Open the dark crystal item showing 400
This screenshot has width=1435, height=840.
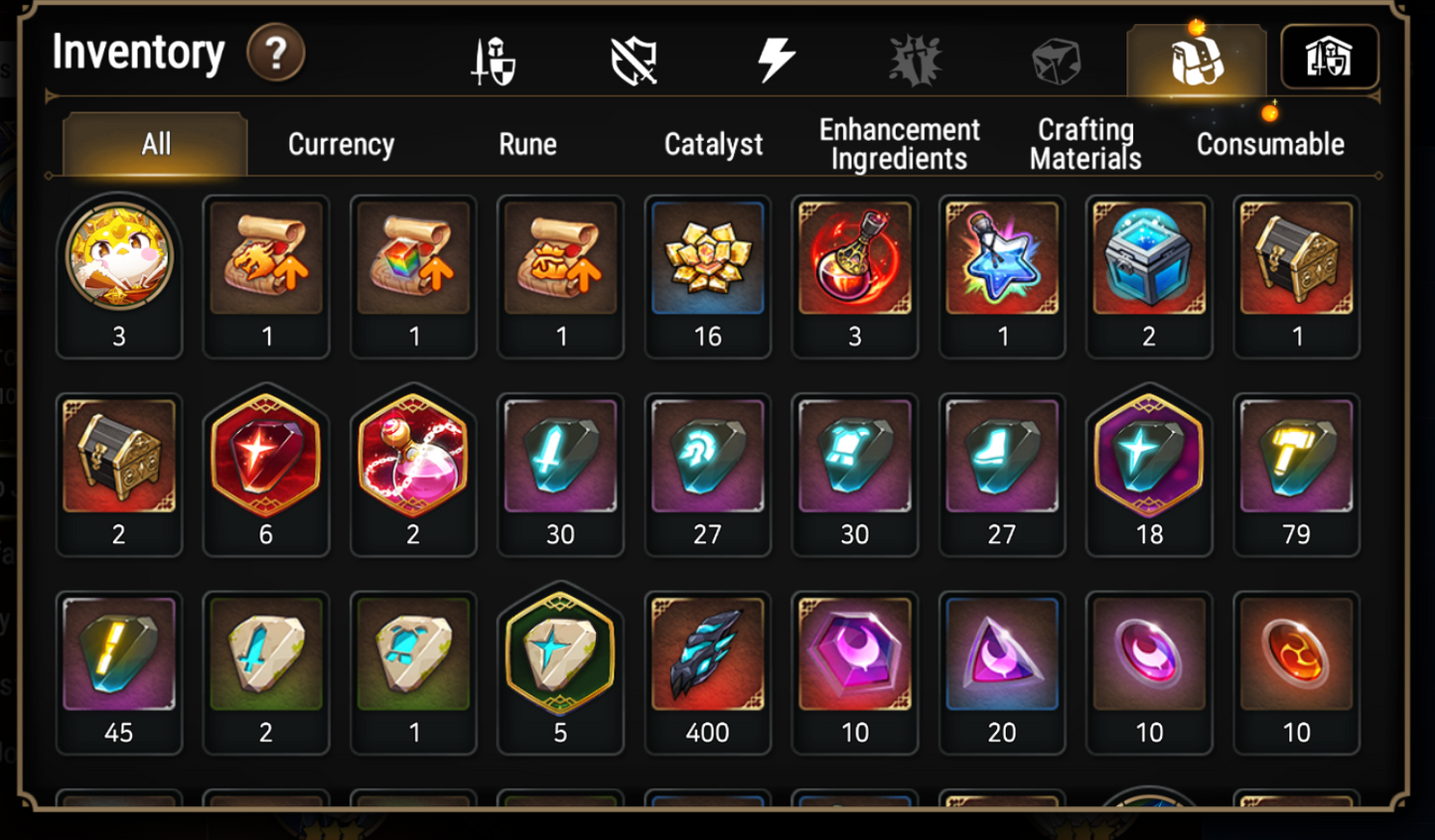[x=707, y=655]
